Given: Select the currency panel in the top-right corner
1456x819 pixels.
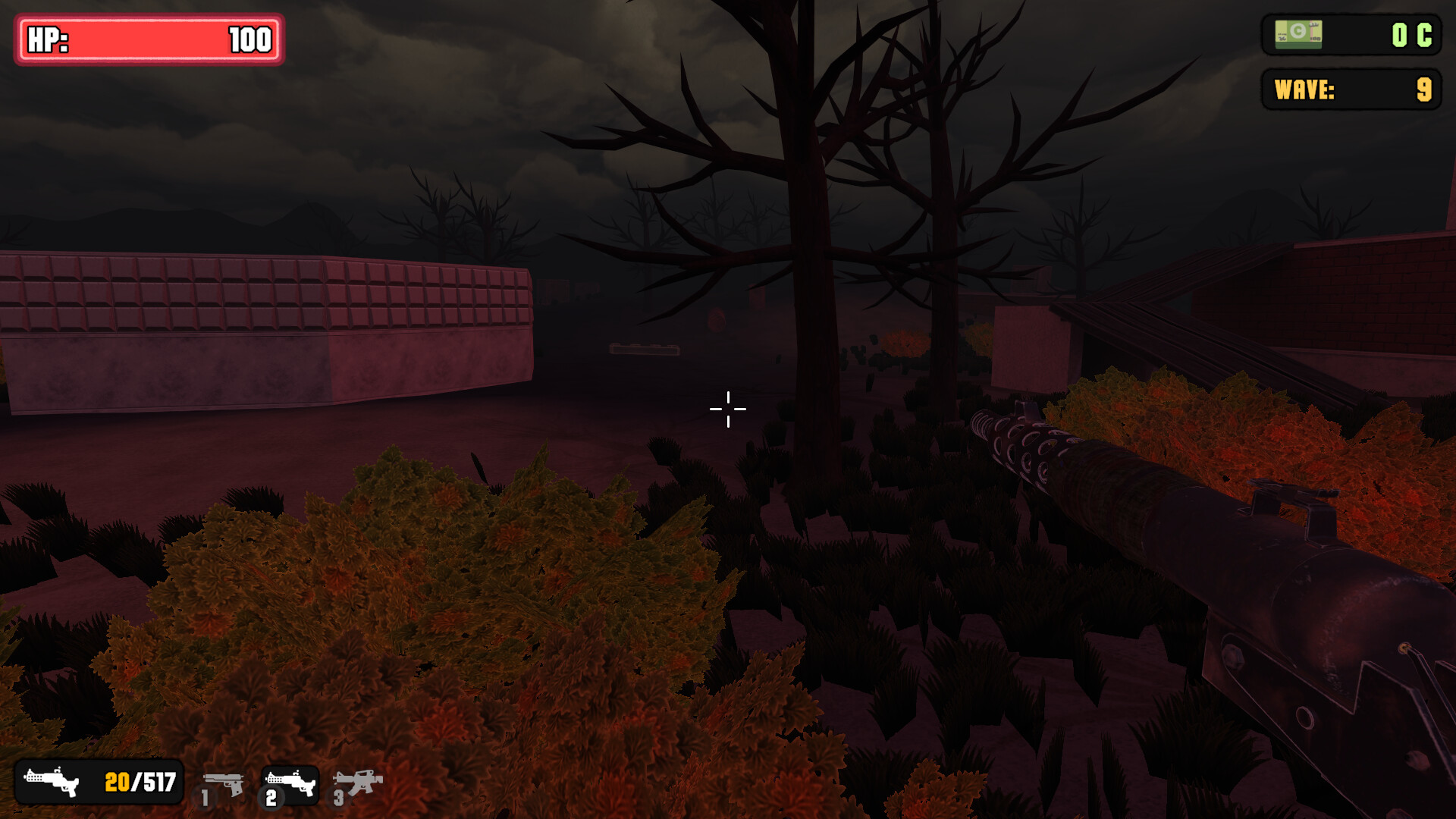Looking at the screenshot, I should tap(1350, 34).
